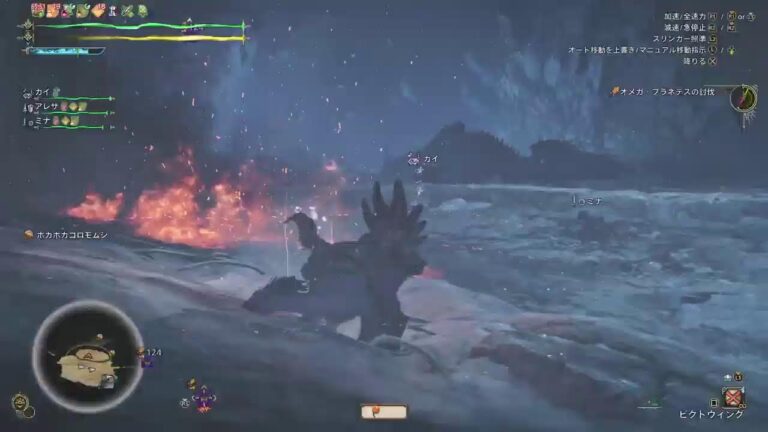Viewport: 768px width, 432px height.
Task: Click the quest timer clock icon
Action: [741, 98]
